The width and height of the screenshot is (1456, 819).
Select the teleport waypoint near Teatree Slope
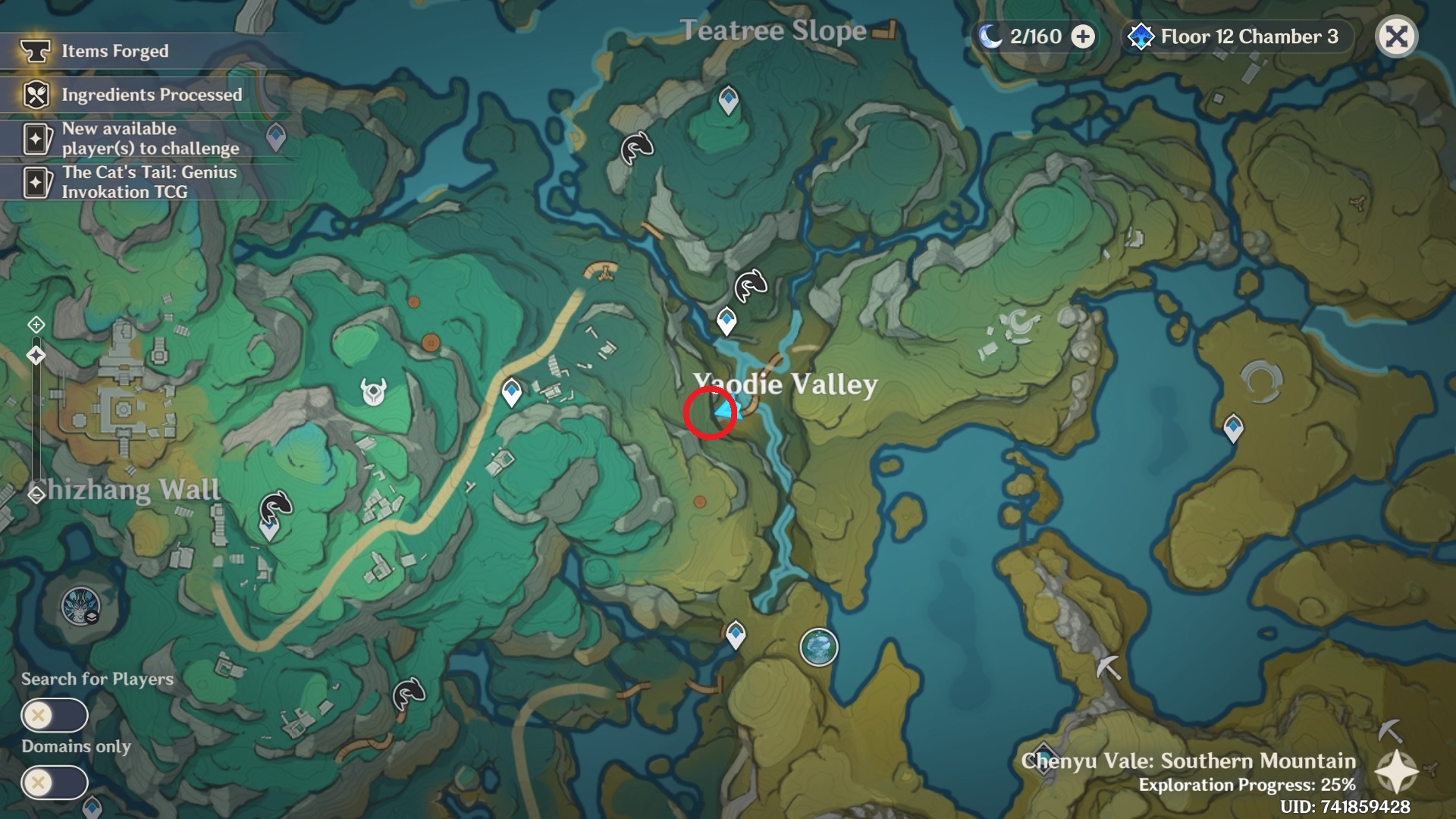tap(729, 99)
